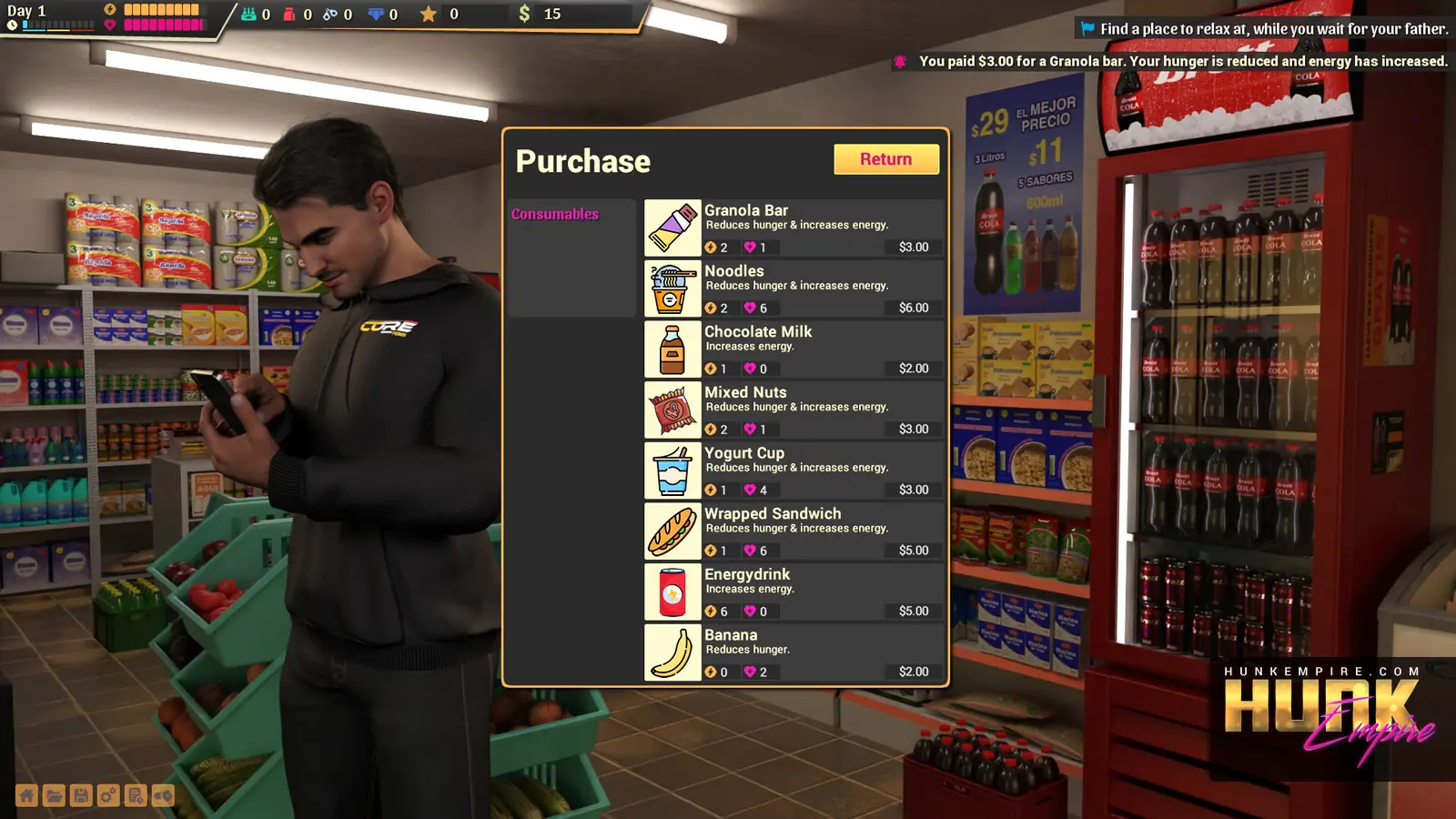This screenshot has height=819, width=1456.
Task: Save the game with the floppy disk icon
Action: coord(81,796)
